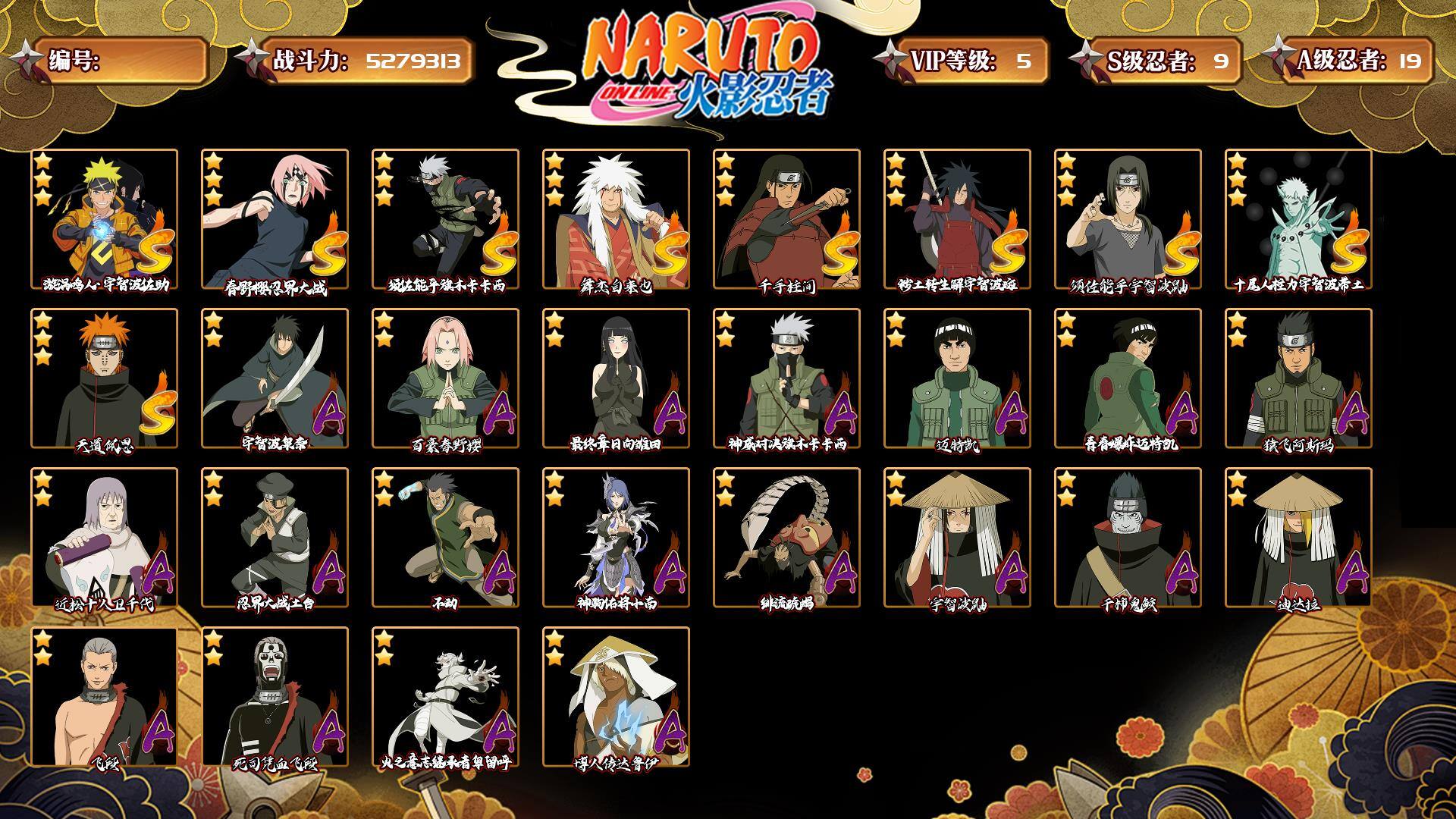Choose the Sasuke card wielding a sword
Viewport: 1456px width, 819px height.
[275, 378]
